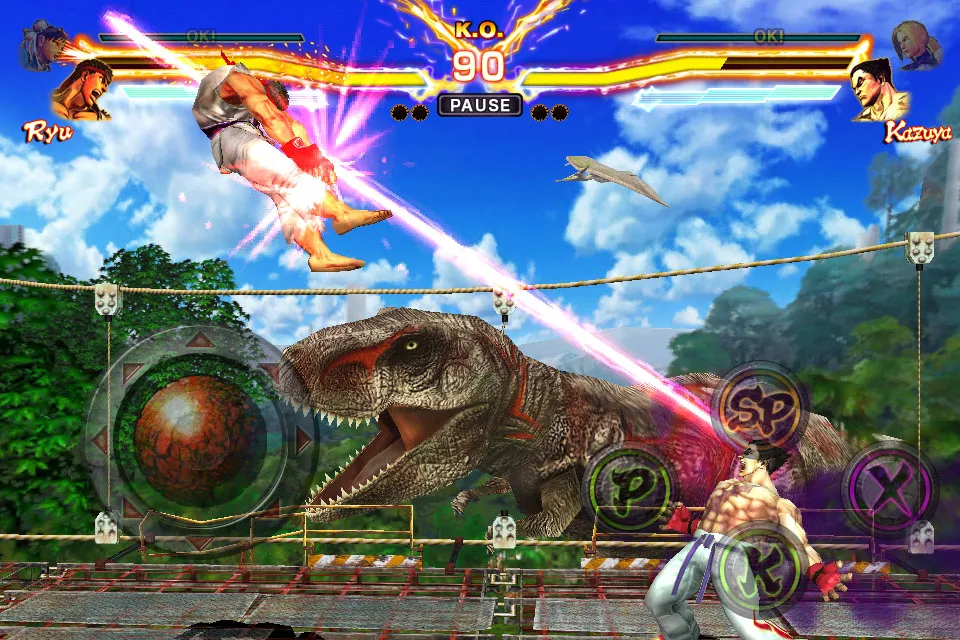Activate the SP special move button
The width and height of the screenshot is (960, 640).
point(758,407)
